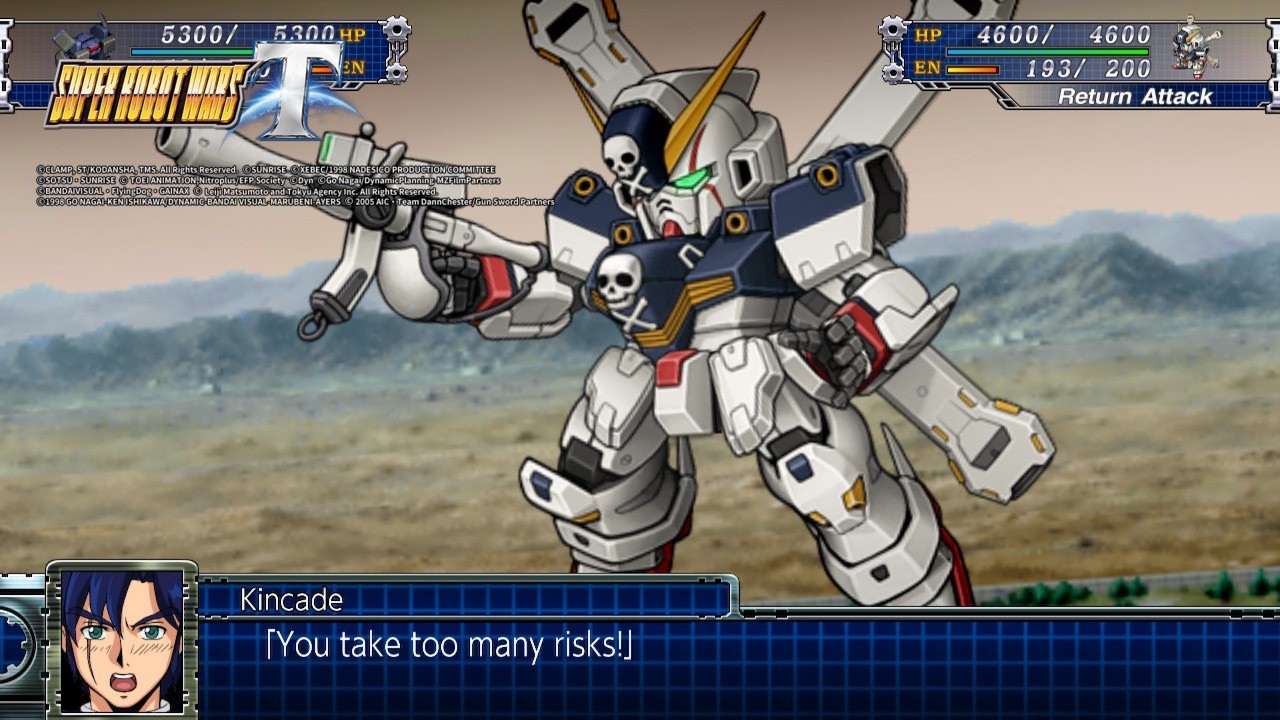
Task: Click the unit icon beside the 4600 HP bar
Action: pyautogui.click(x=1196, y=49)
